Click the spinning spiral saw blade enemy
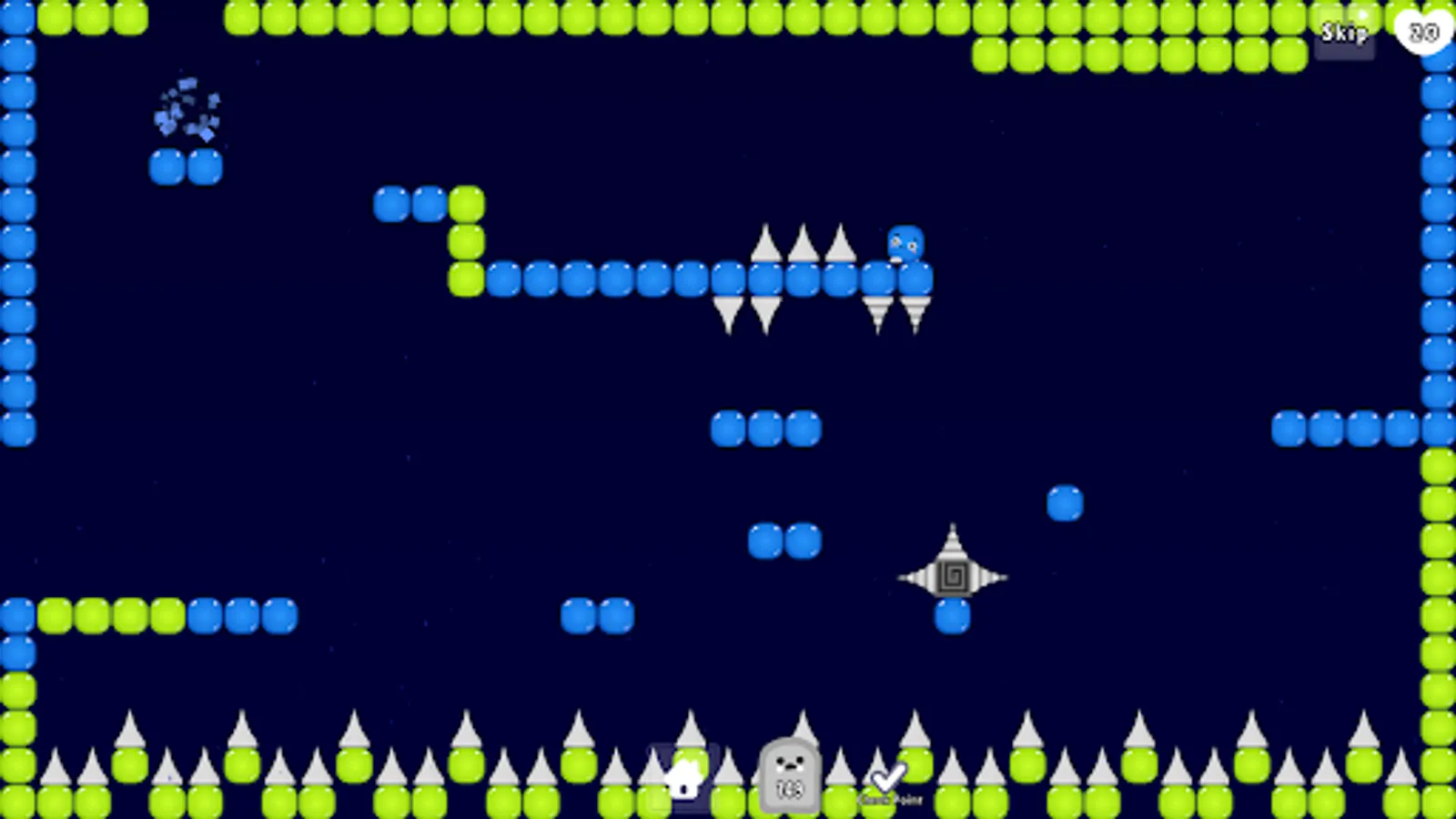The height and width of the screenshot is (819, 1456). click(x=953, y=575)
